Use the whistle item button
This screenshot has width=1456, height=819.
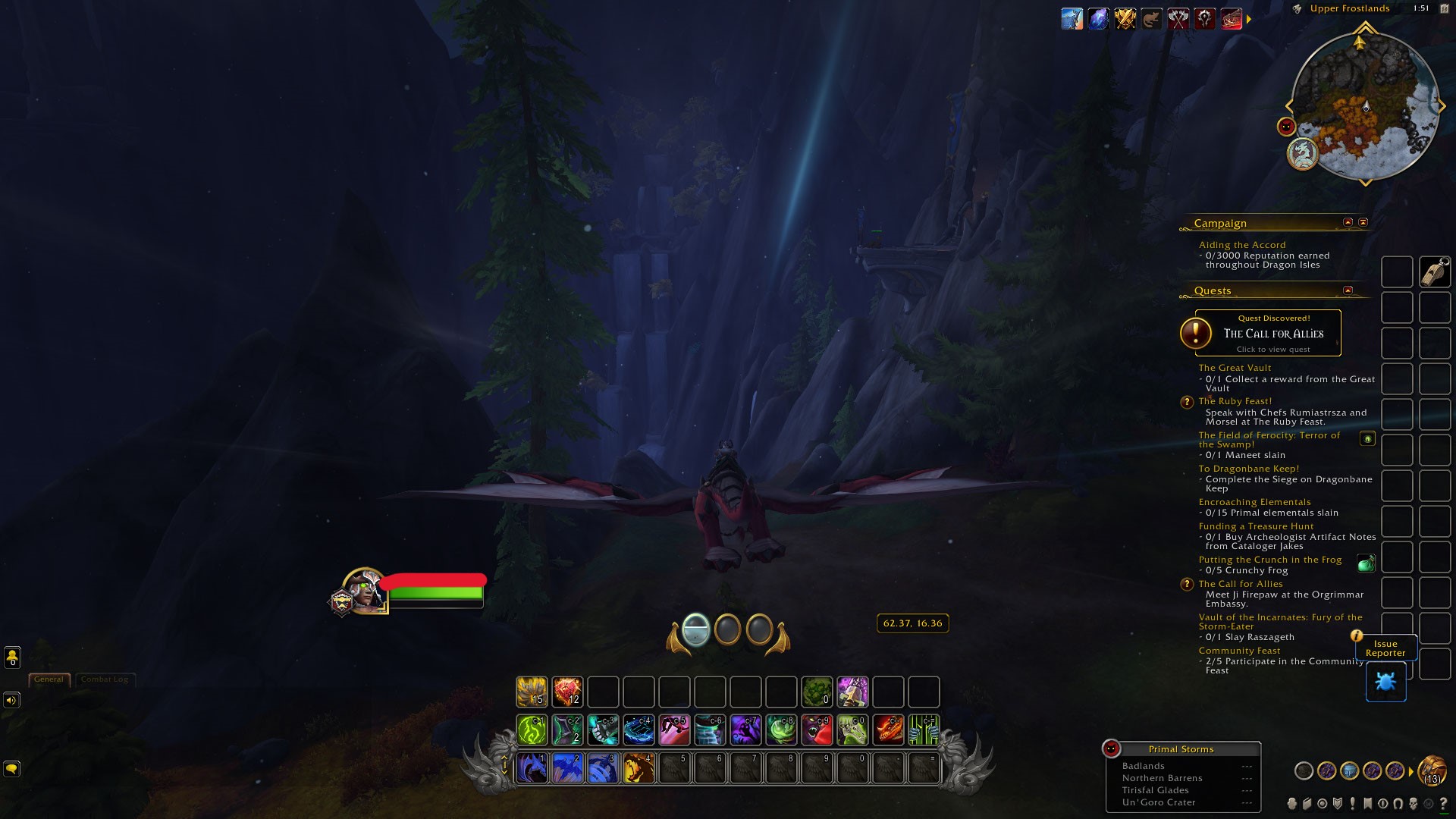[1434, 272]
